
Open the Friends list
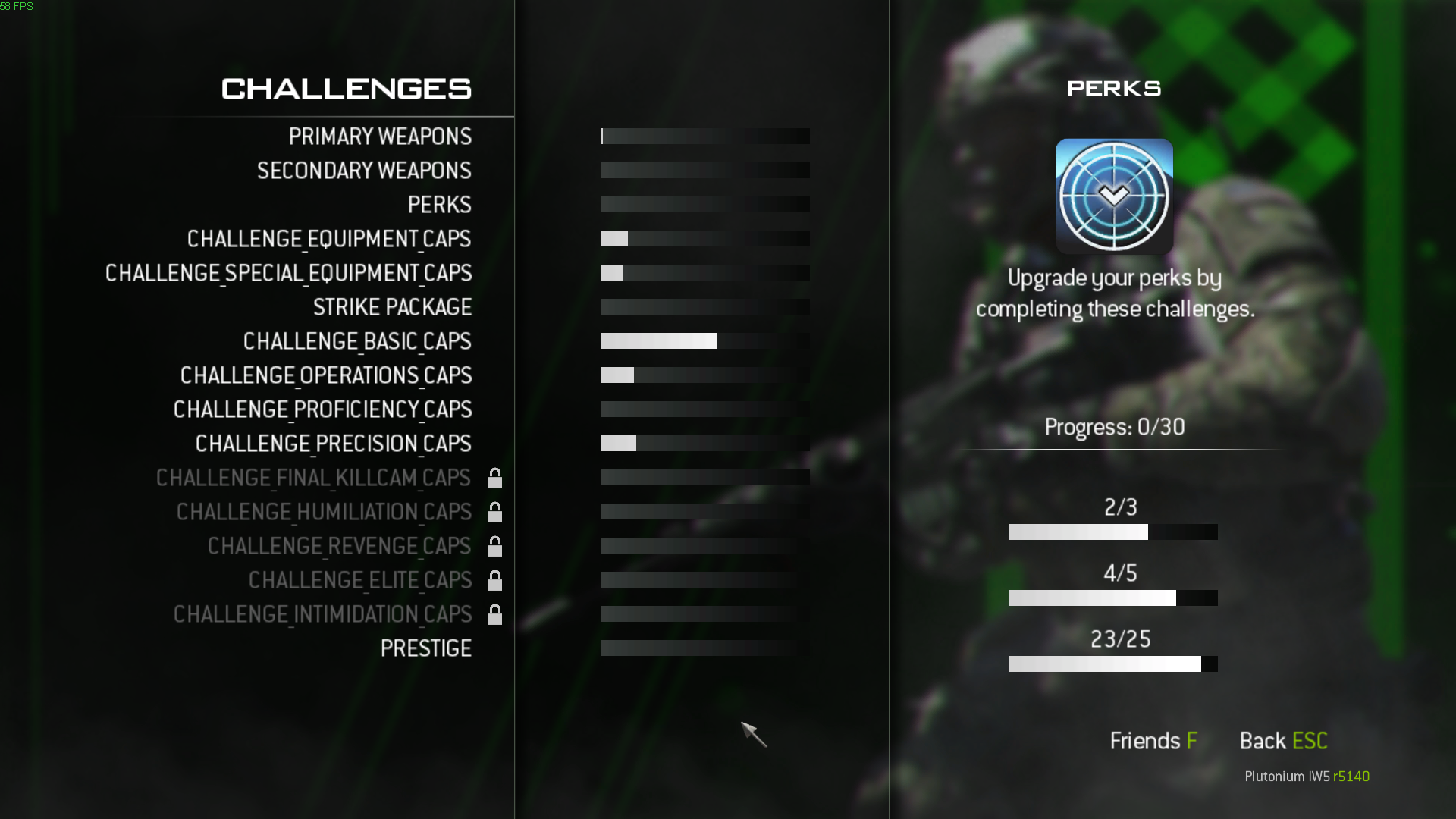[1153, 741]
